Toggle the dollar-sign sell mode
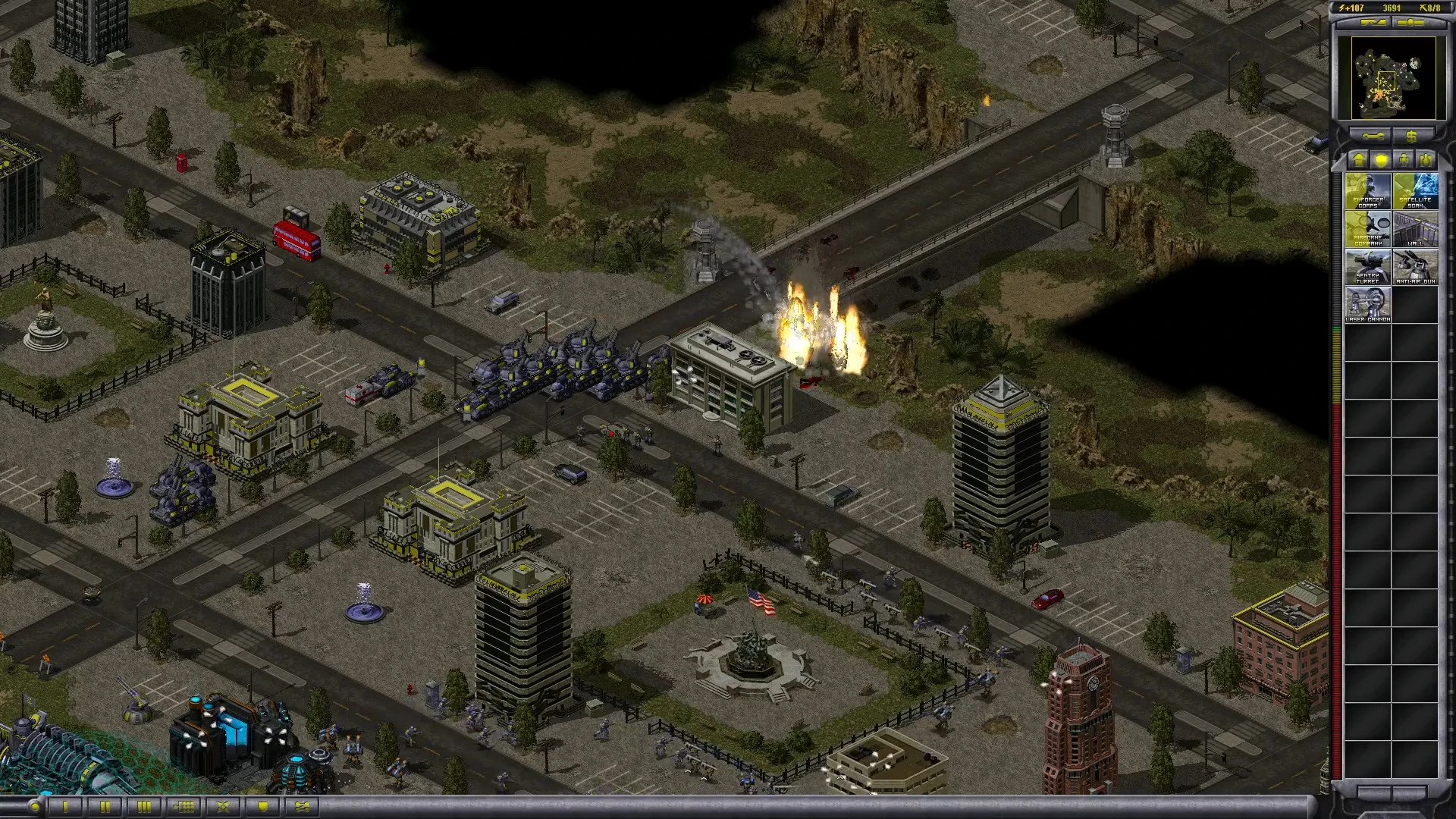This screenshot has width=1456, height=819. click(1411, 136)
